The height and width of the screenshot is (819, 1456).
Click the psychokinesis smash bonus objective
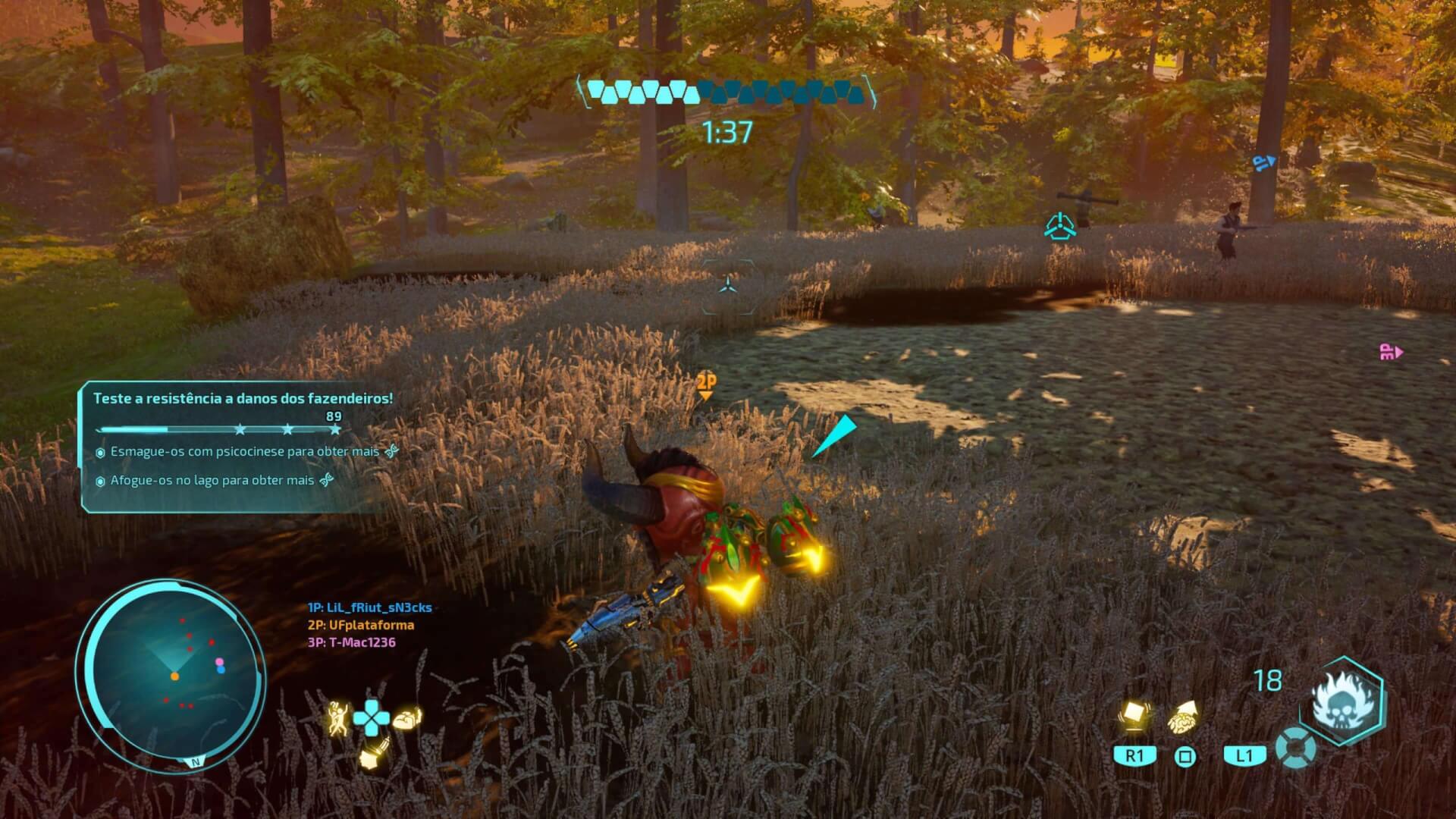tap(244, 452)
